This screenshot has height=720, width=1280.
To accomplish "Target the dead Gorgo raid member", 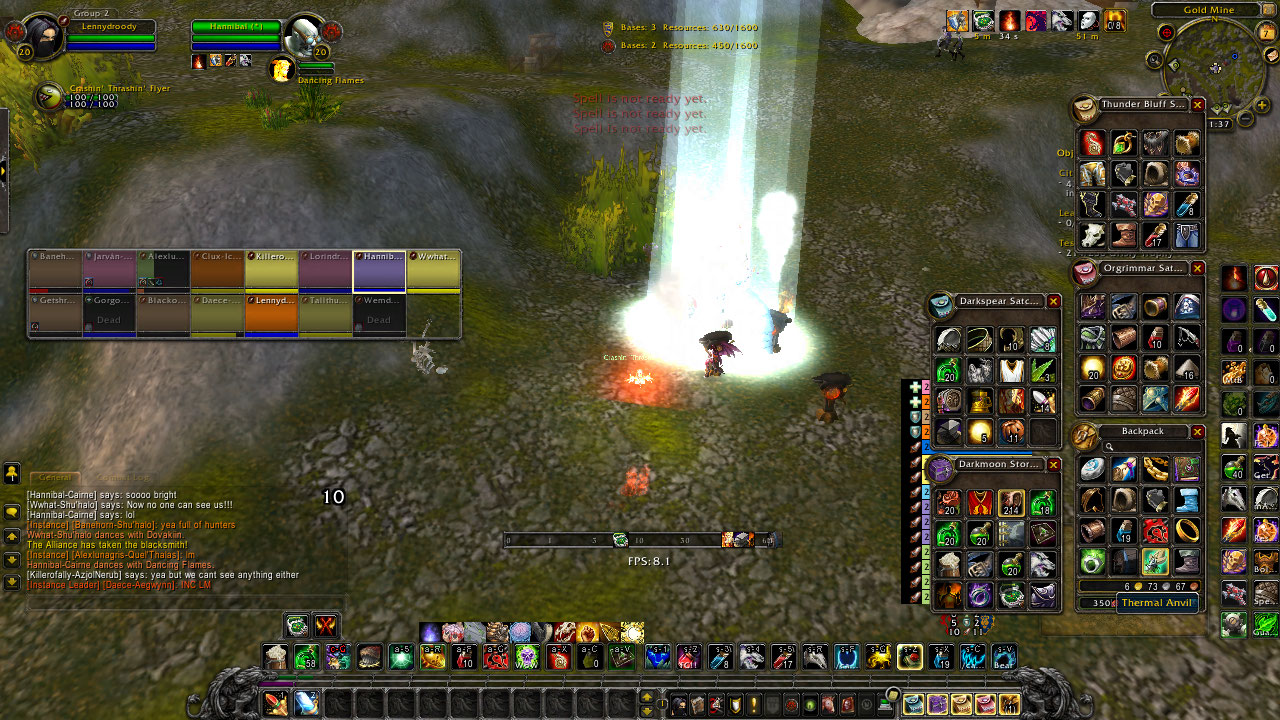I will point(109,314).
